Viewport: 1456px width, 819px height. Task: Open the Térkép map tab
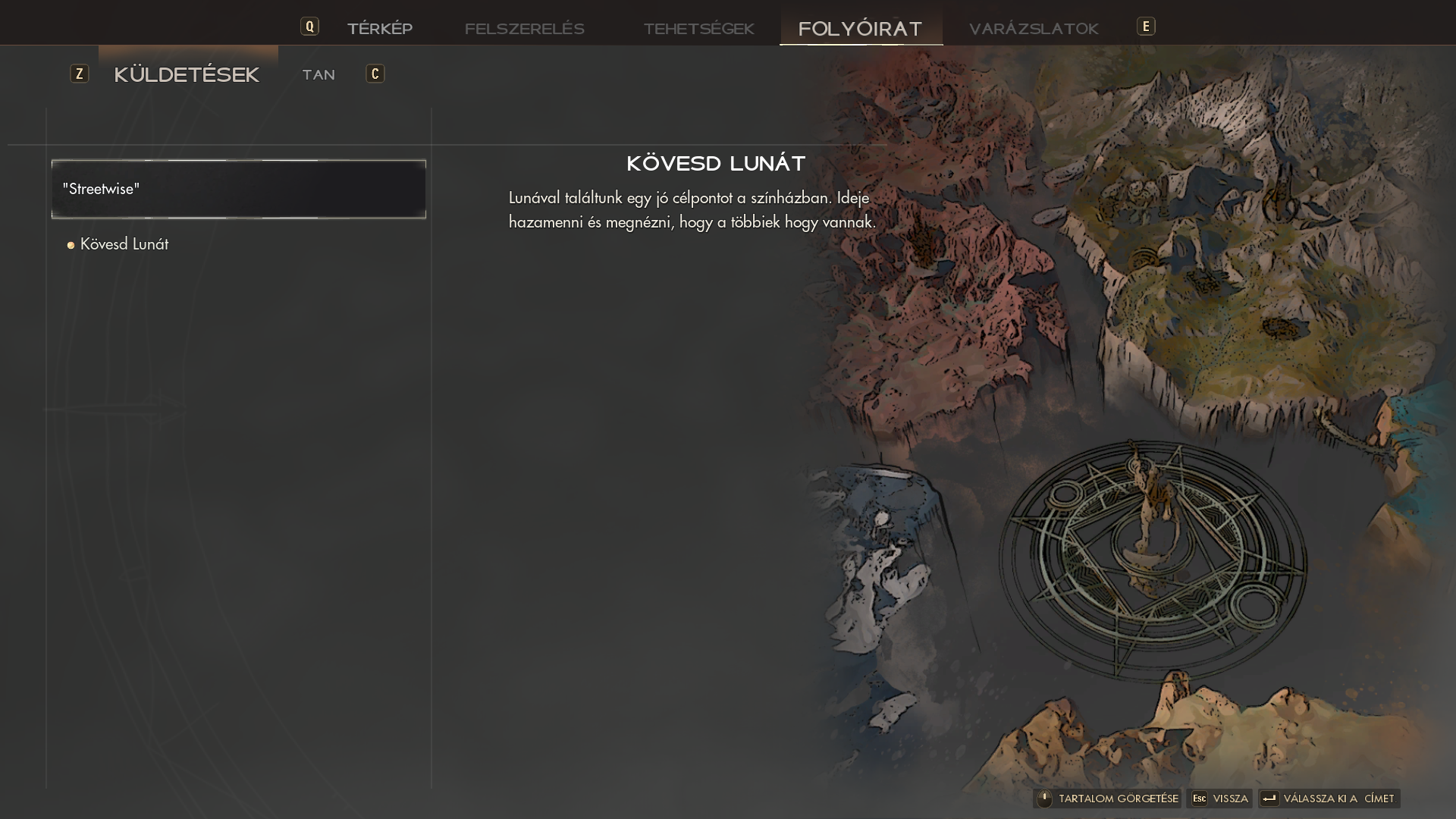(379, 29)
